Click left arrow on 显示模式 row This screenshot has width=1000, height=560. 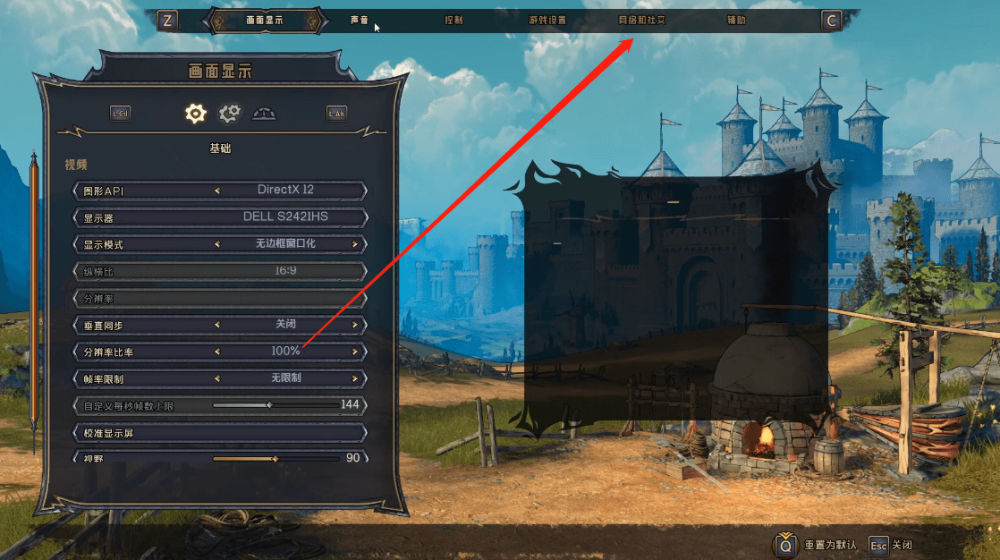point(217,244)
